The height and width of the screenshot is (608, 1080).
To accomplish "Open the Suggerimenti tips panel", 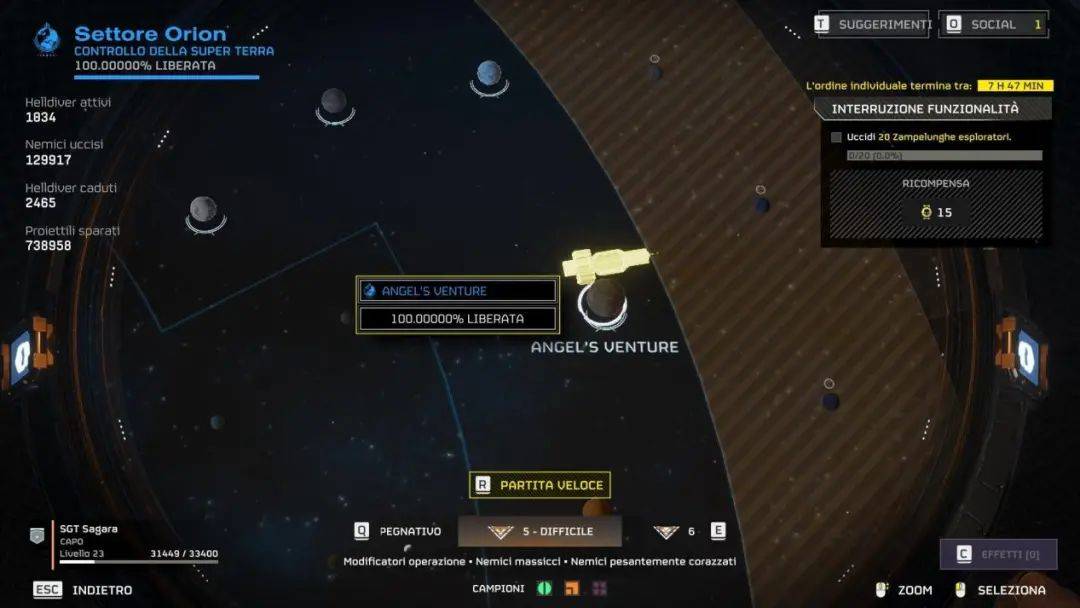I will tap(873, 24).
